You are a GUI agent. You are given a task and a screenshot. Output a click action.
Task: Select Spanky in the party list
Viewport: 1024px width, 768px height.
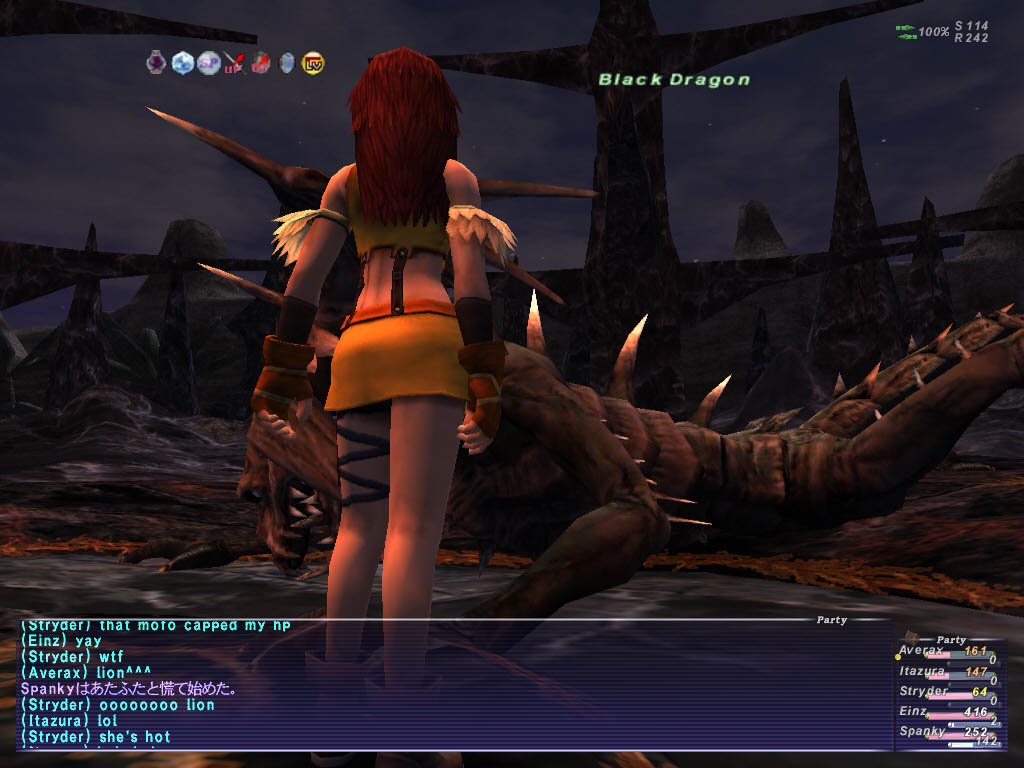point(922,732)
